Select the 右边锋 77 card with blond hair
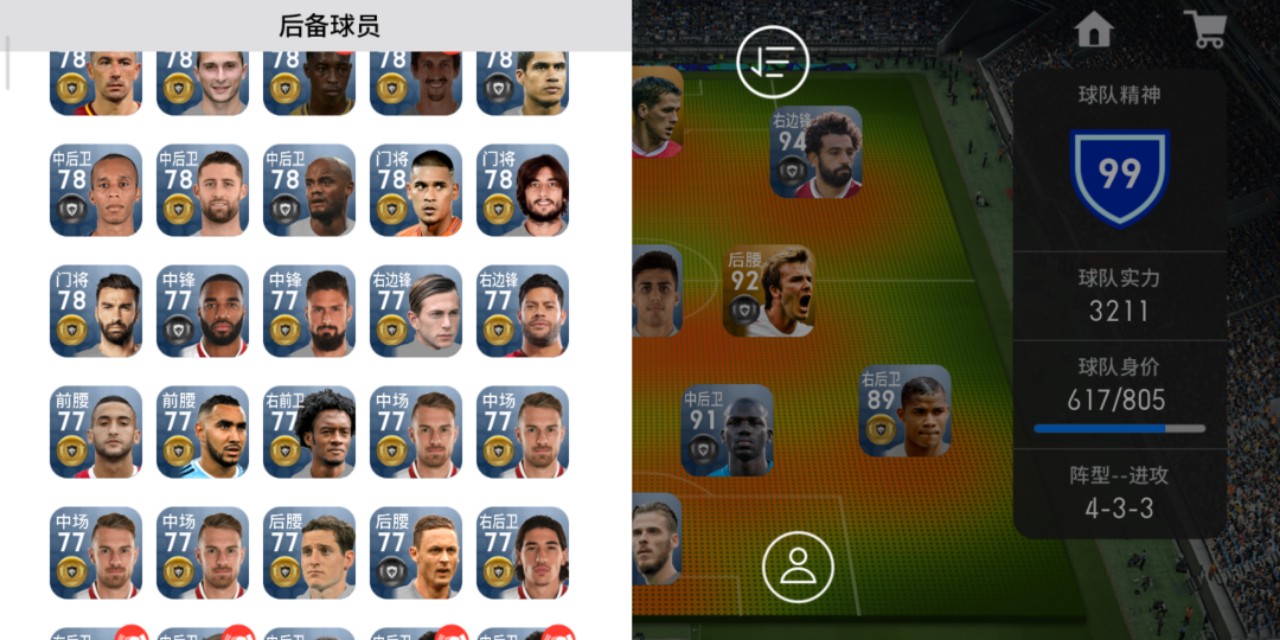This screenshot has height=640, width=1280. coord(416,311)
